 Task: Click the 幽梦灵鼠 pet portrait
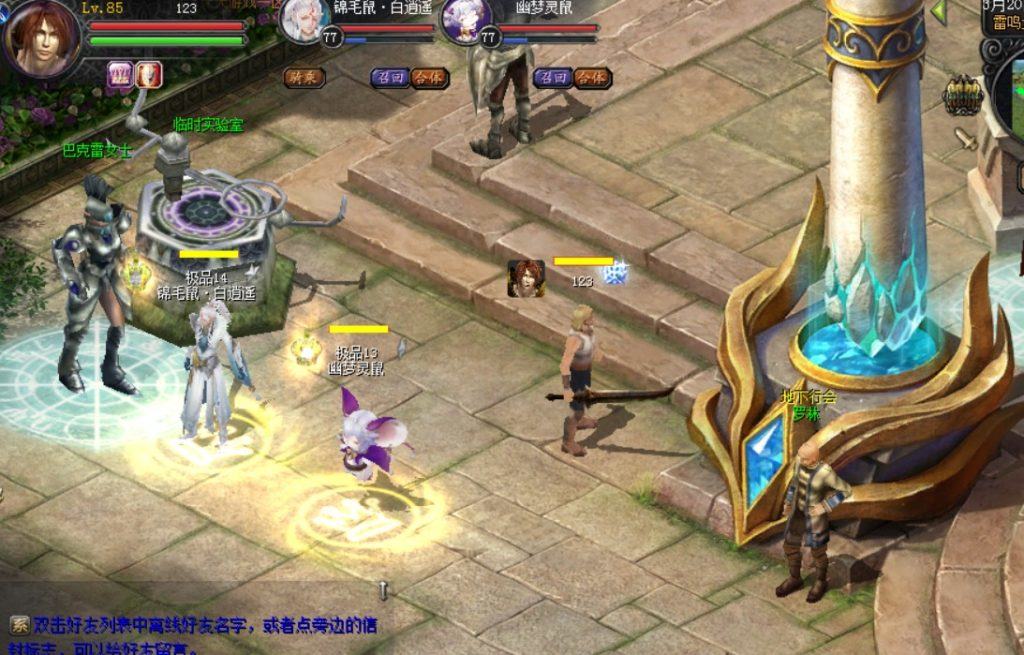pyautogui.click(x=464, y=22)
